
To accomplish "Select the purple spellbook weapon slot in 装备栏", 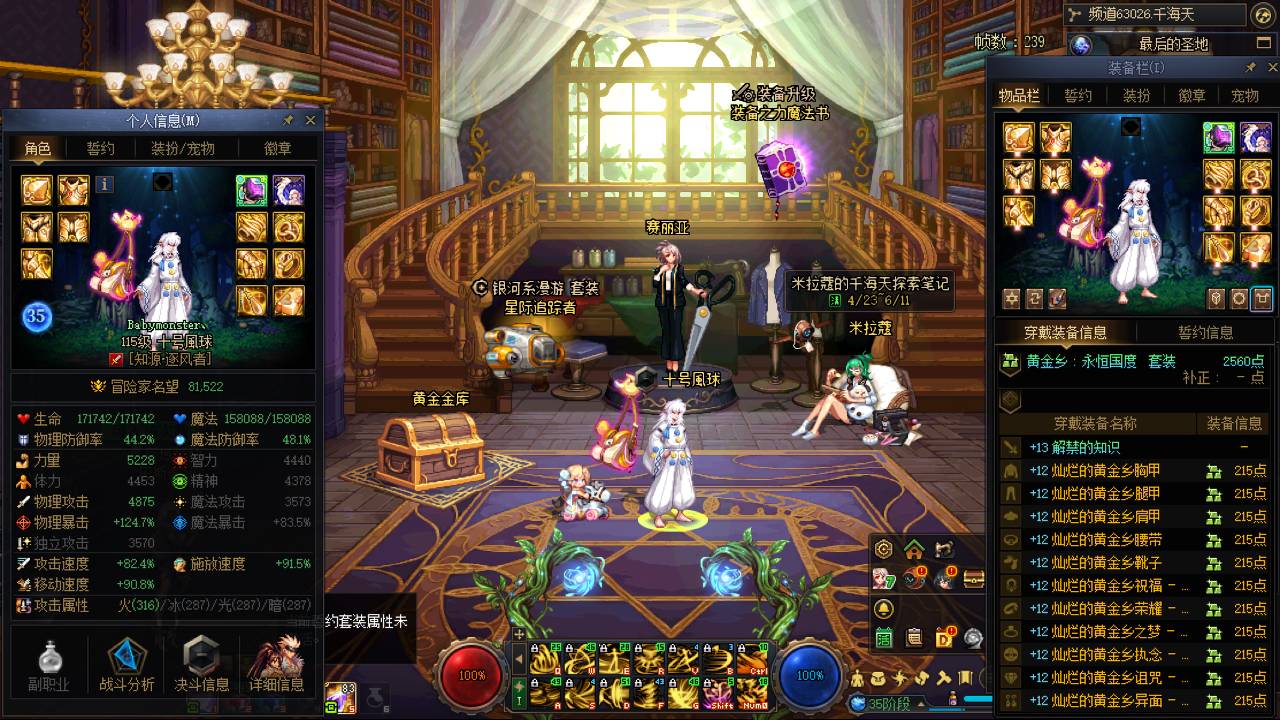I will [x=1218, y=138].
